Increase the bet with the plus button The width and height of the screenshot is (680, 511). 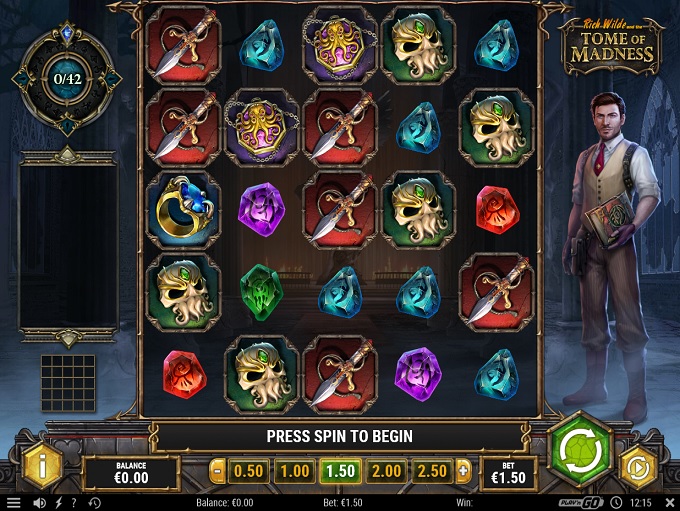(463, 471)
